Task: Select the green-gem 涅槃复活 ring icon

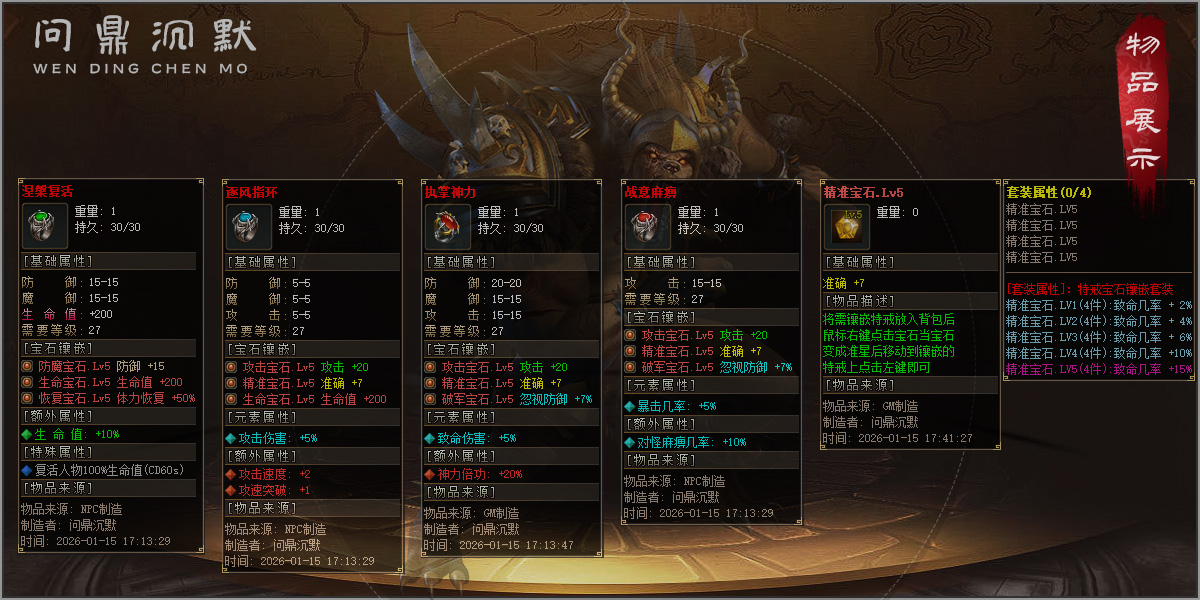Action: click(x=45, y=225)
